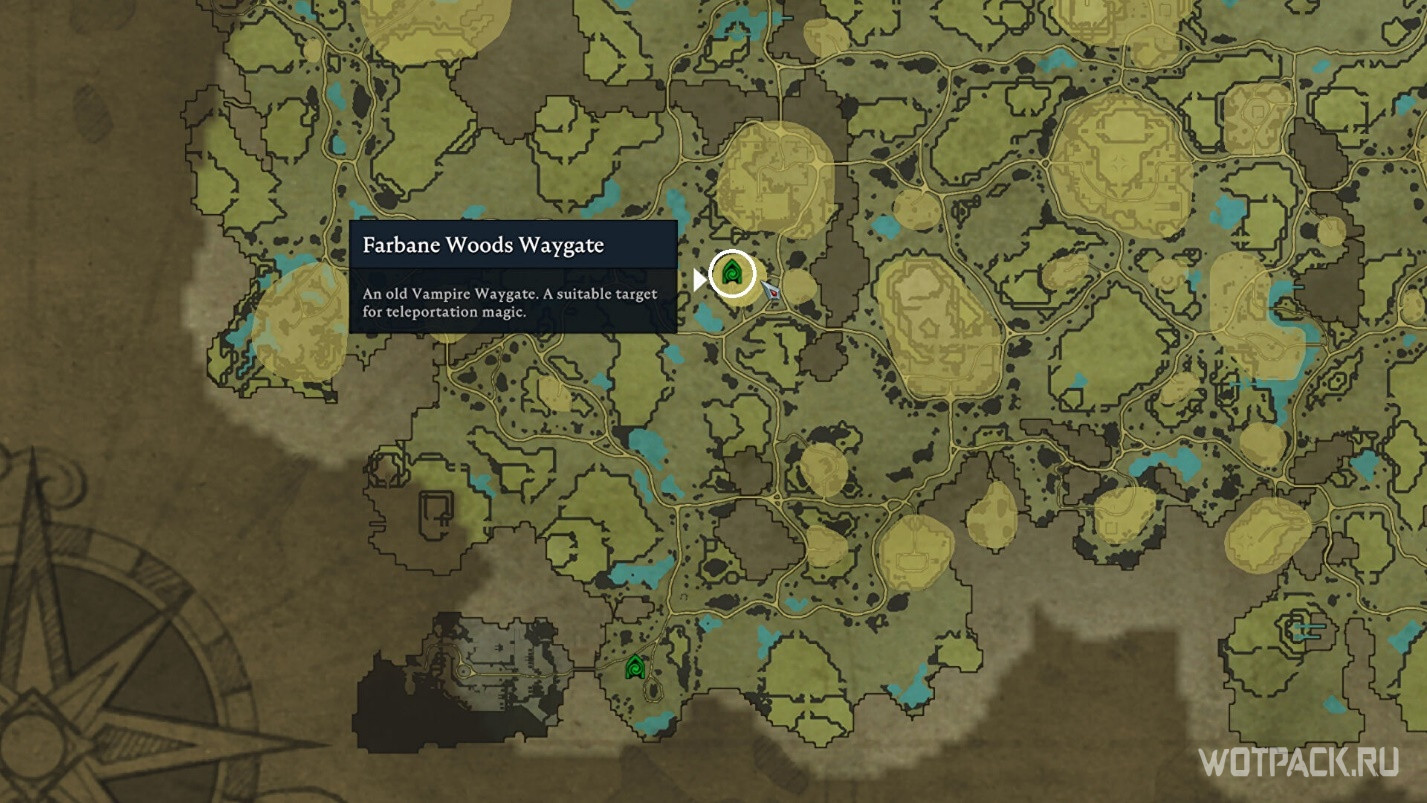The height and width of the screenshot is (803, 1427).
Task: Click the silver player arrow marker
Action: 771,290
